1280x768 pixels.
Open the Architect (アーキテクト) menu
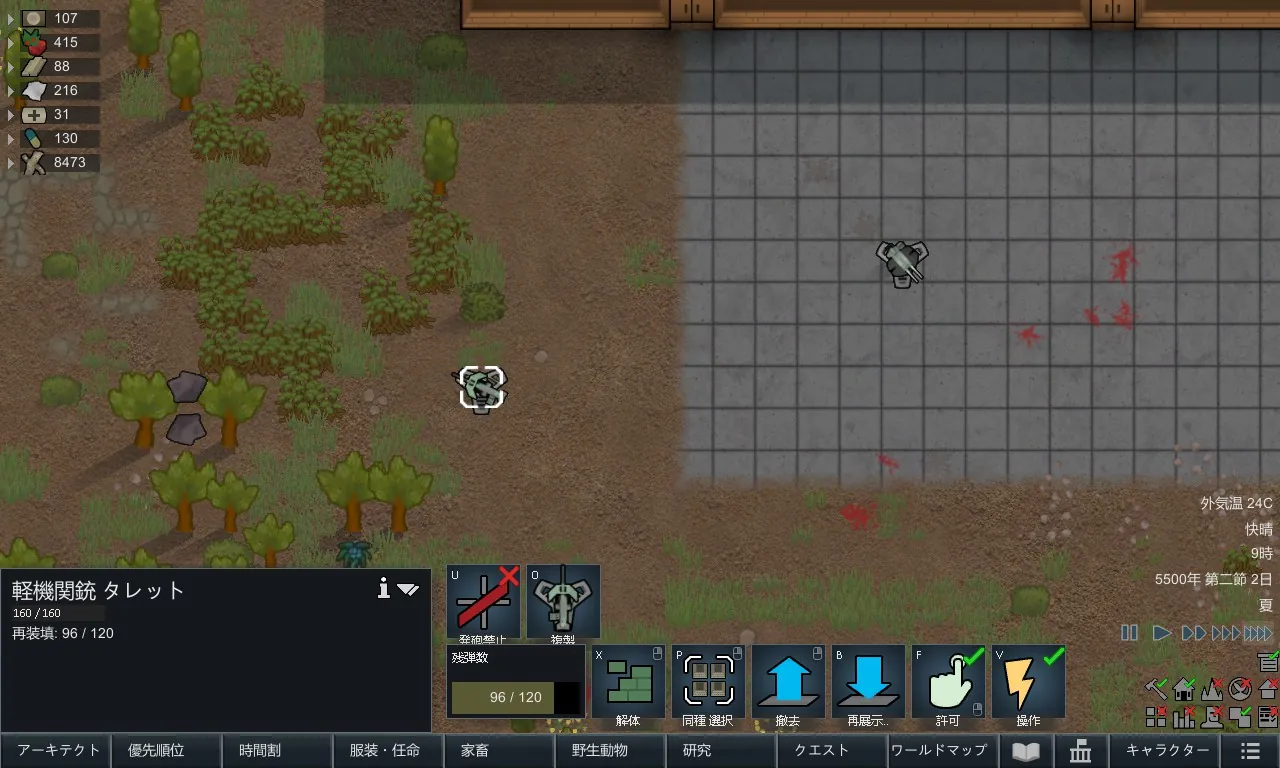pyautogui.click(x=59, y=750)
